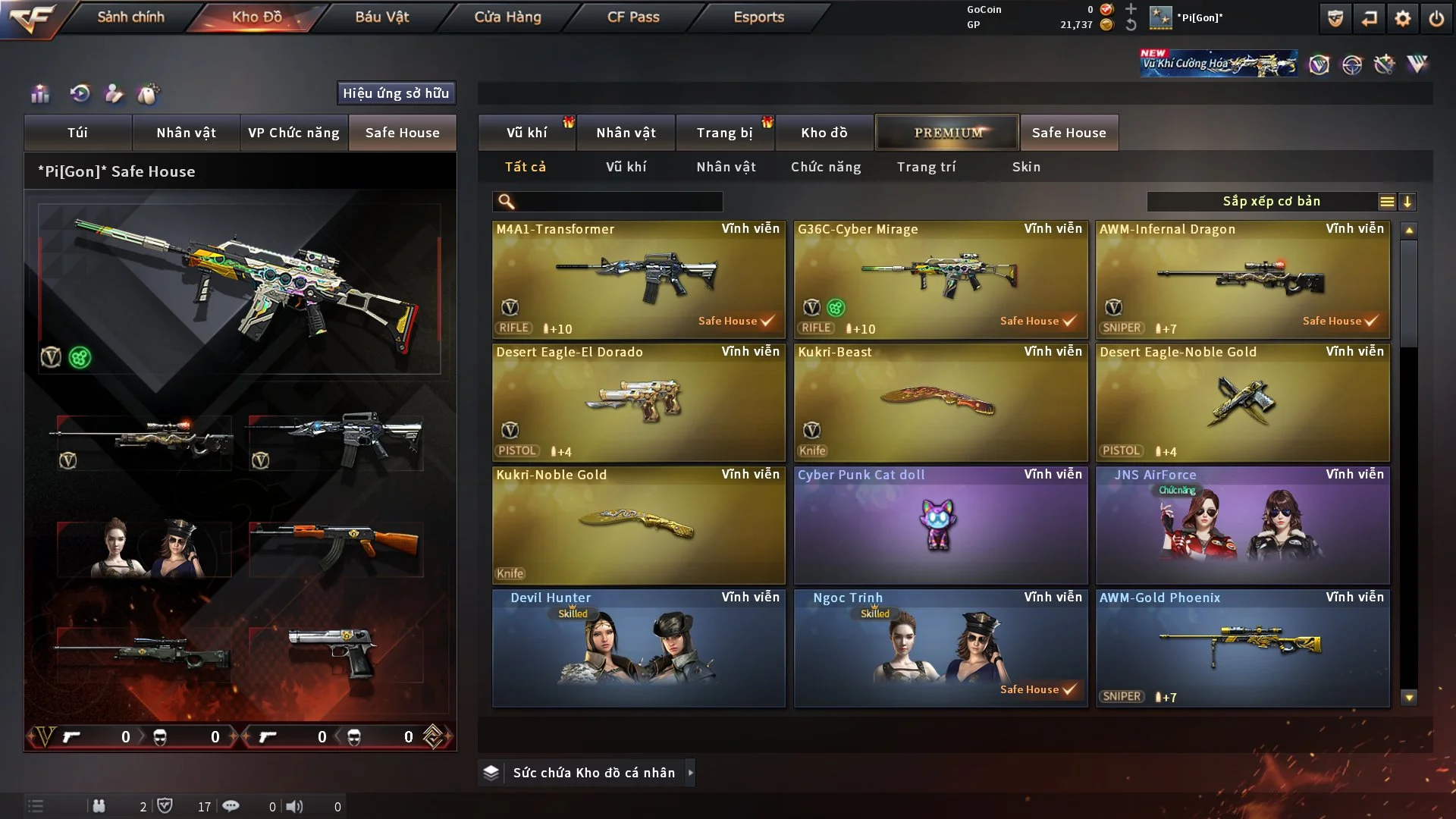Open the Túi bag tab
The height and width of the screenshot is (819, 1456).
click(x=77, y=133)
